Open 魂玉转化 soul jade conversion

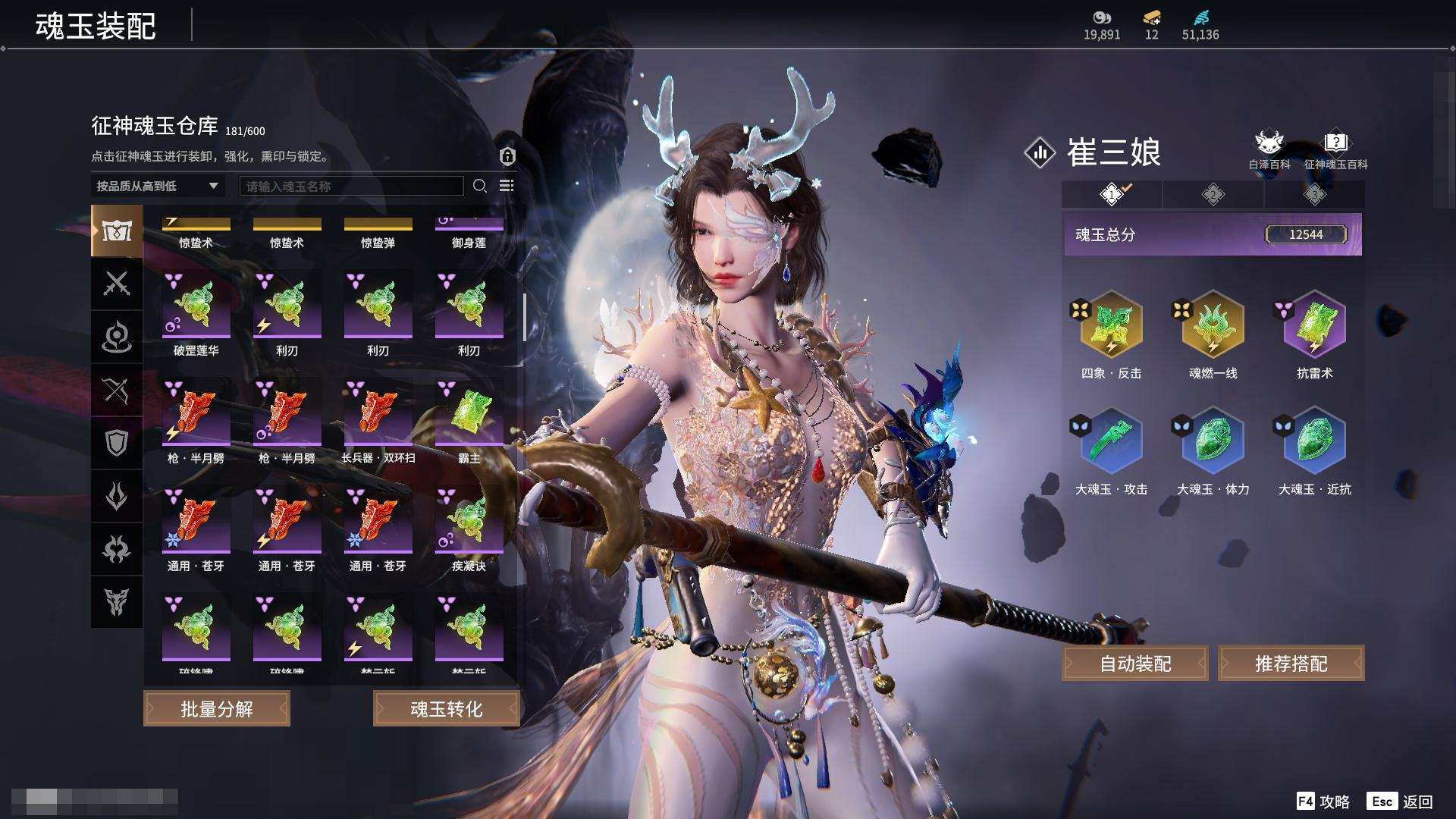click(x=446, y=708)
